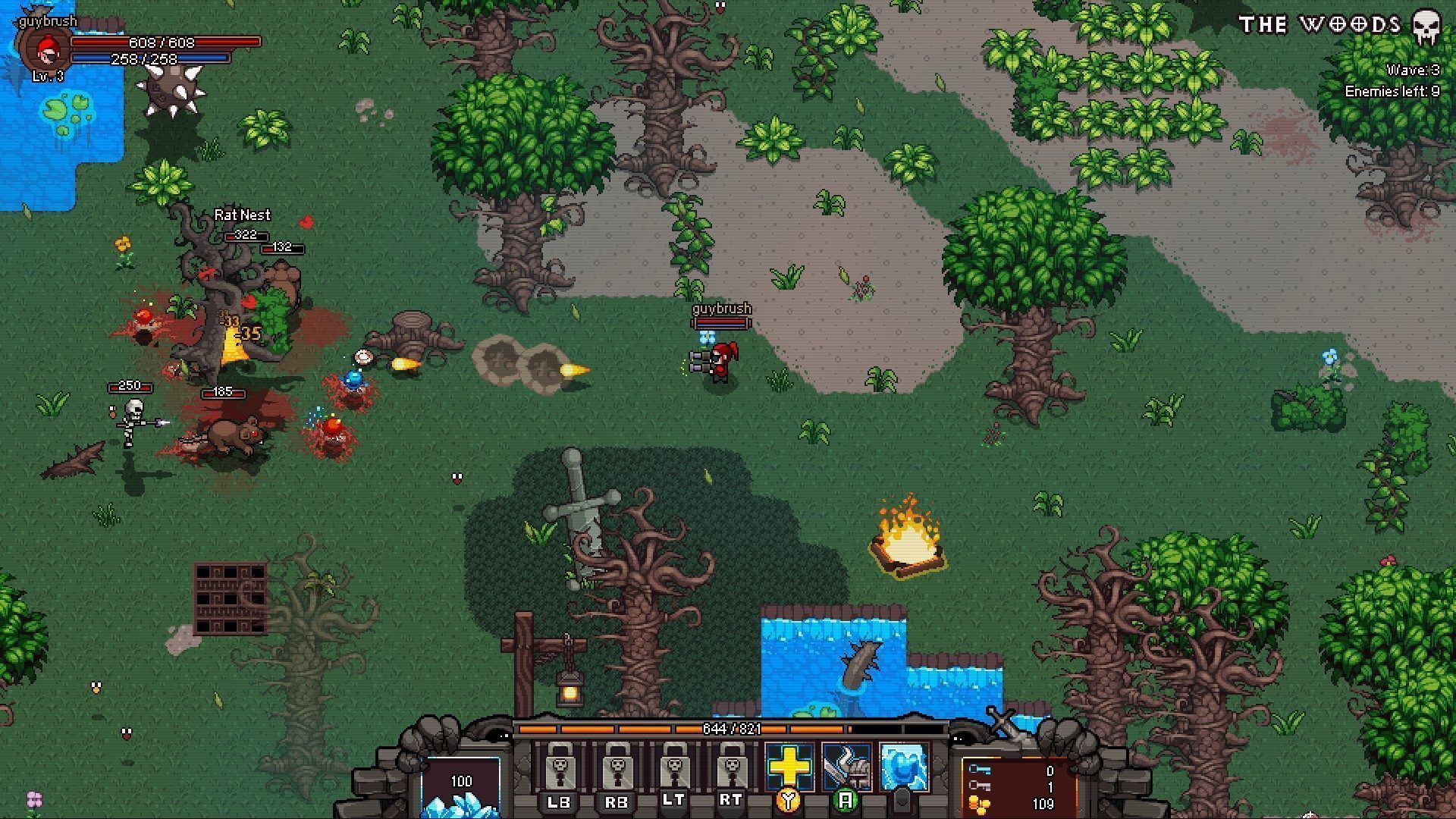Use the sword and helmet attack skill
The height and width of the screenshot is (819, 1456).
click(846, 767)
